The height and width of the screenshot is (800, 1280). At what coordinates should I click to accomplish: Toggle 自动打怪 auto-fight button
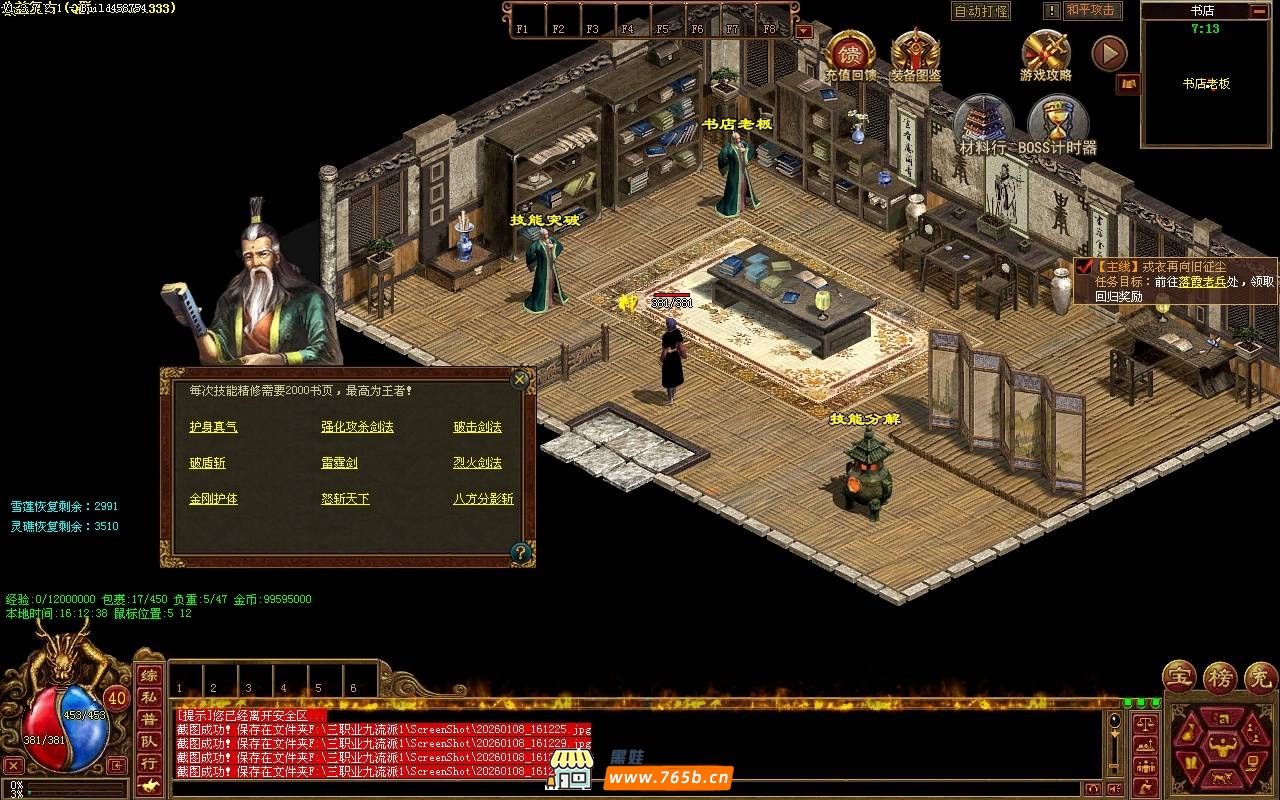(981, 11)
